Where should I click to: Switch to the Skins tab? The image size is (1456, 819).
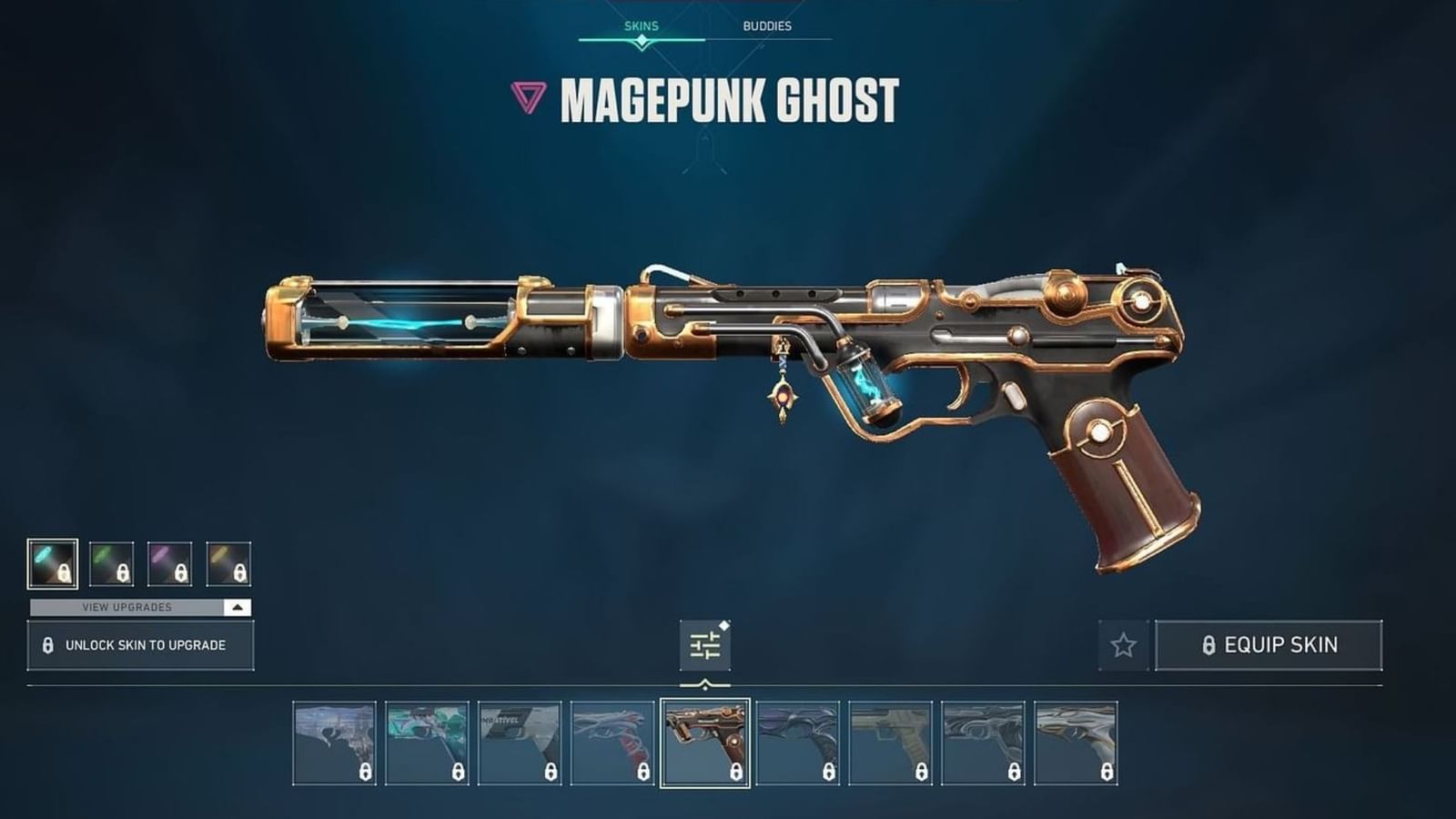point(640,25)
